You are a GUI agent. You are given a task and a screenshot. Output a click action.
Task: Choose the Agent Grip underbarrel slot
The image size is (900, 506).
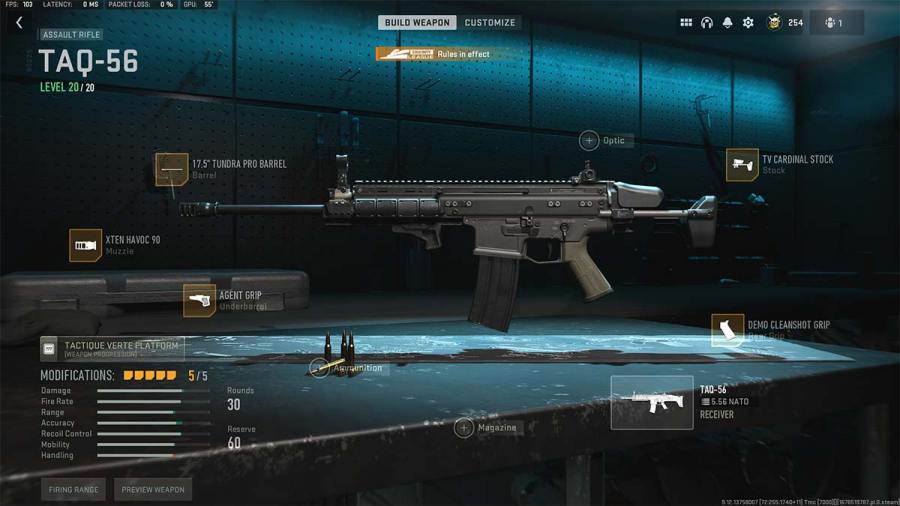(199, 300)
